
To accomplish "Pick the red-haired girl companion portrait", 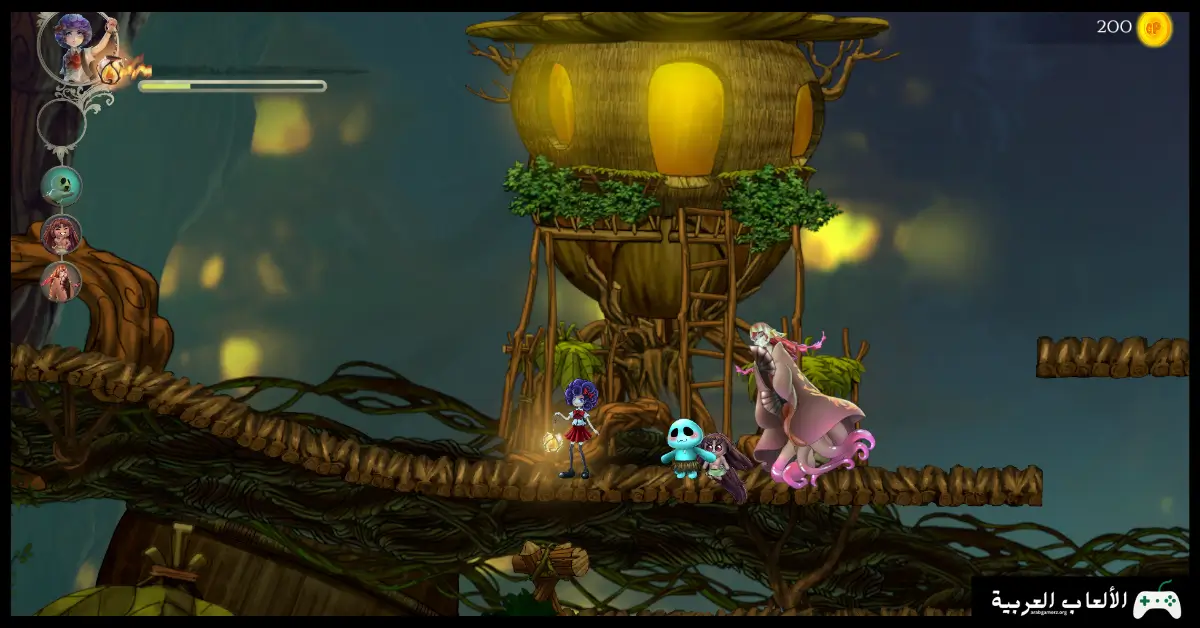I will [61, 281].
